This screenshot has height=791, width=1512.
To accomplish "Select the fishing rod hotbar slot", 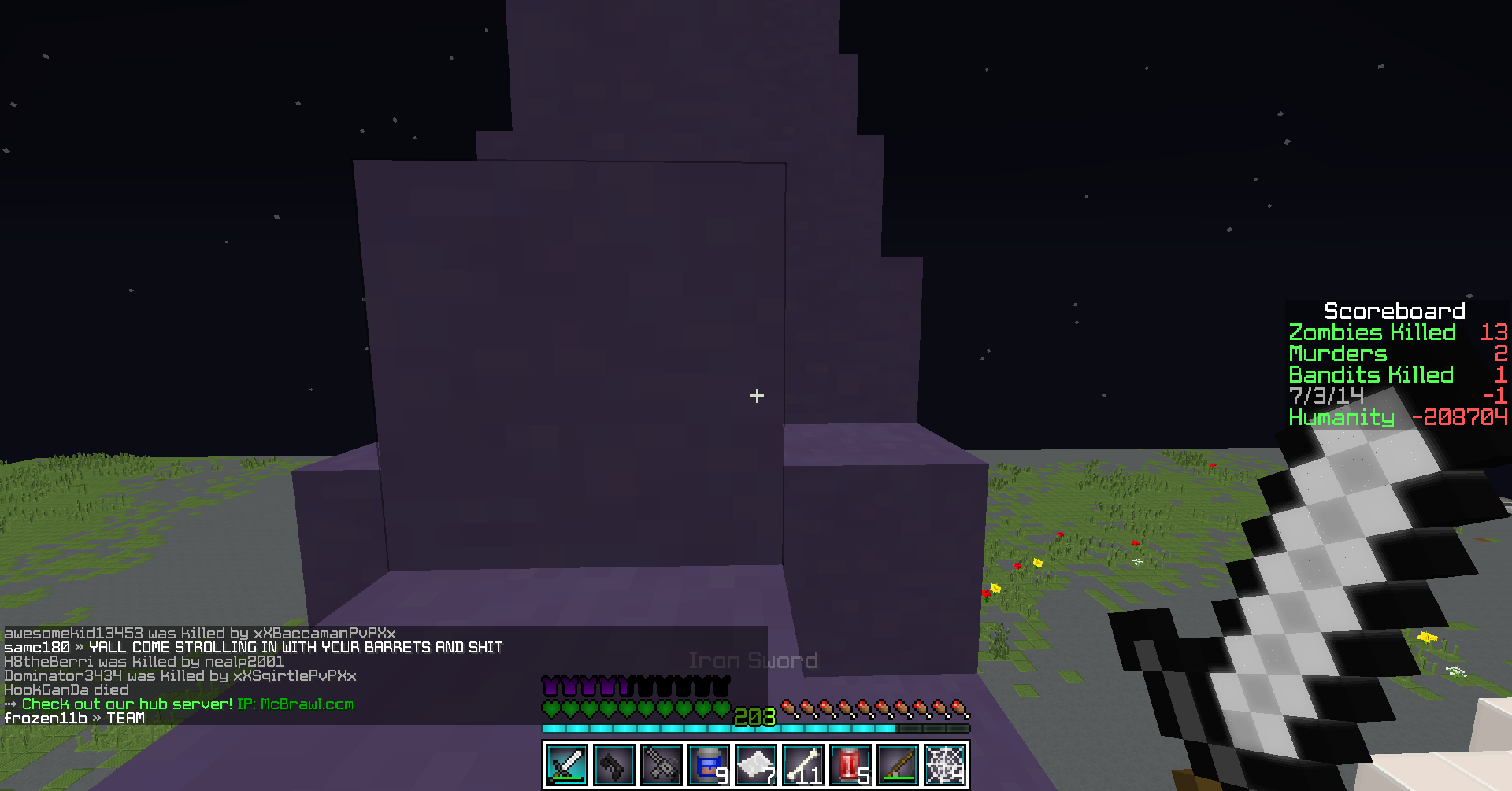I will point(898,764).
